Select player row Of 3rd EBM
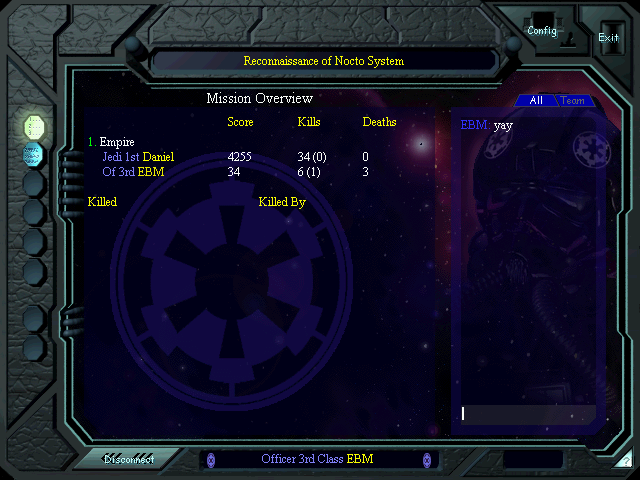The width and height of the screenshot is (640, 480). 133,172
